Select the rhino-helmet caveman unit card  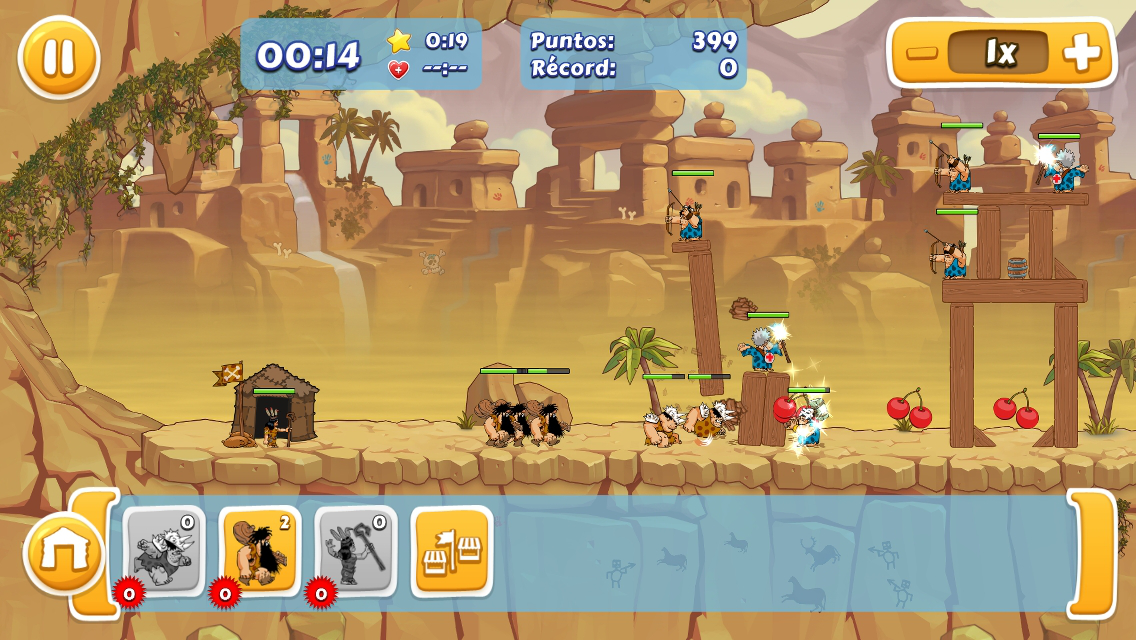(164, 551)
